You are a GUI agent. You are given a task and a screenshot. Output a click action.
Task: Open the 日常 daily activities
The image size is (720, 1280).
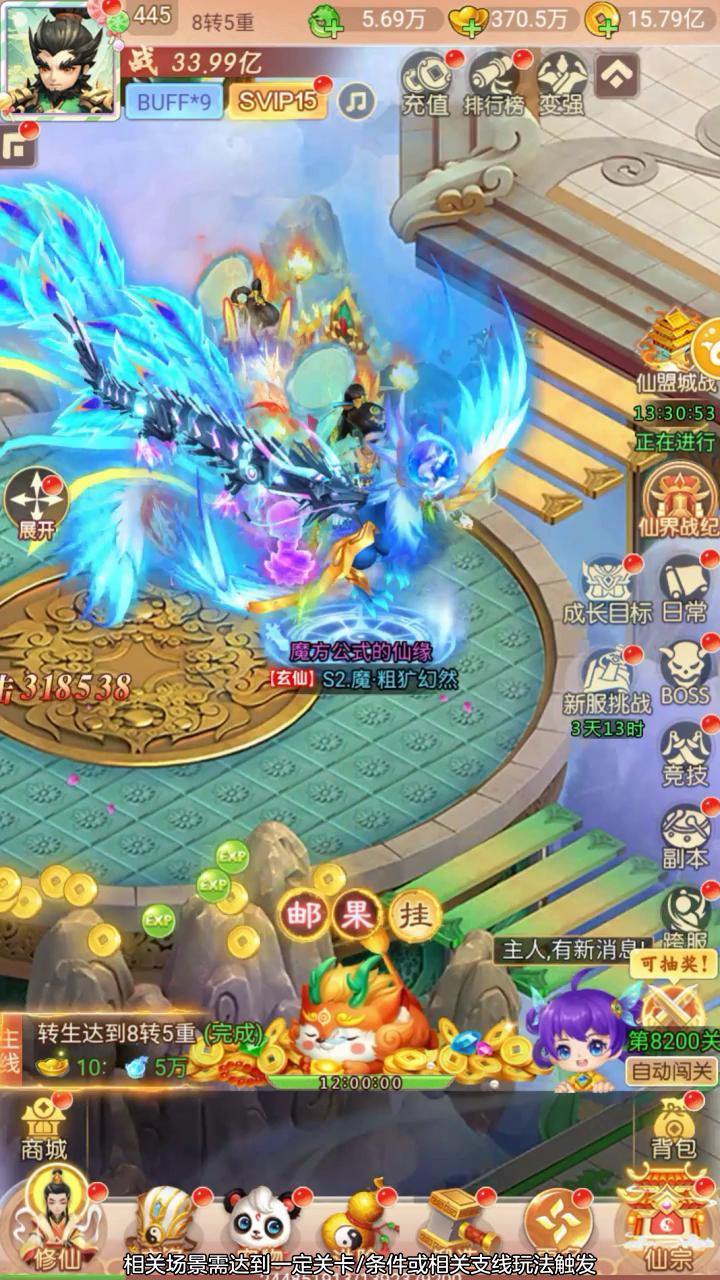[685, 591]
